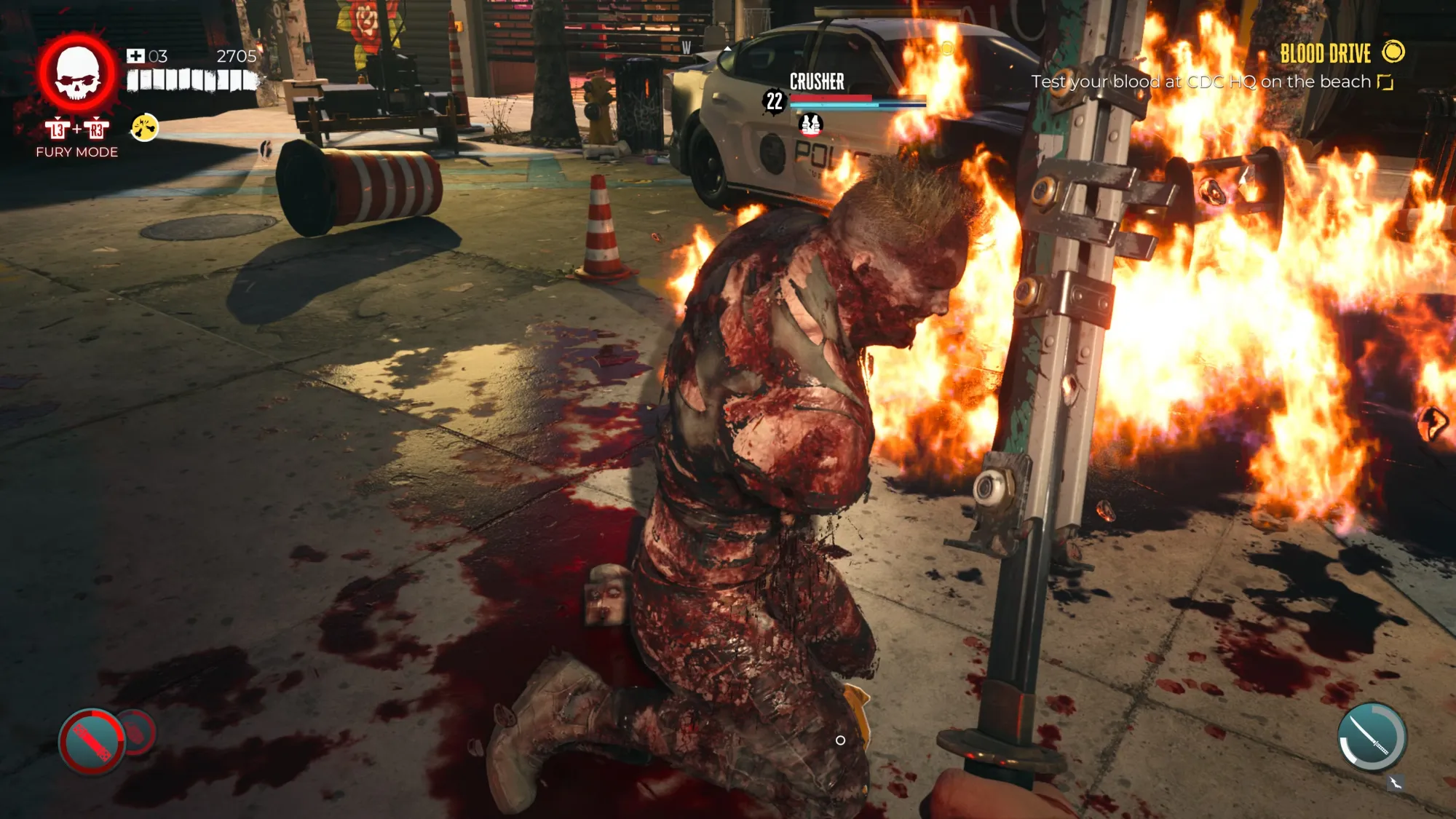Select the yellow status effect icon
Screen dimensions: 1456x819
point(144,128)
